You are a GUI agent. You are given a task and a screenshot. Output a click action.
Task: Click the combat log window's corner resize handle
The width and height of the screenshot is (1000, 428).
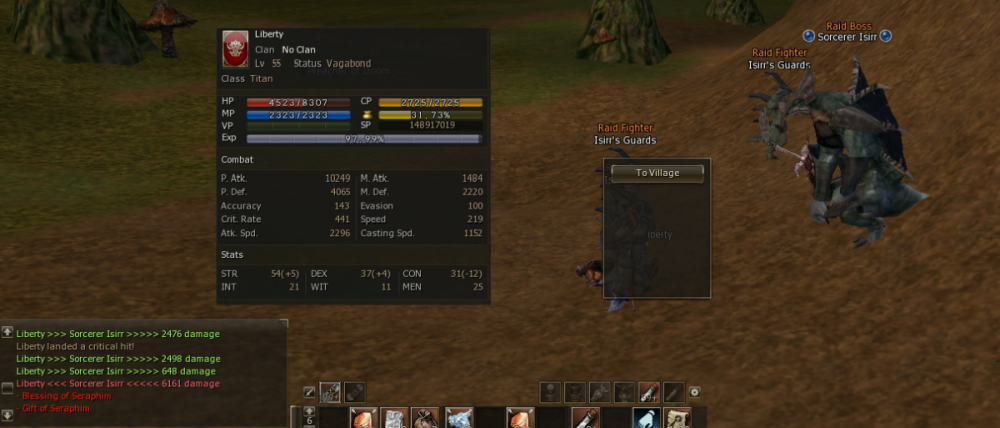tap(284, 324)
